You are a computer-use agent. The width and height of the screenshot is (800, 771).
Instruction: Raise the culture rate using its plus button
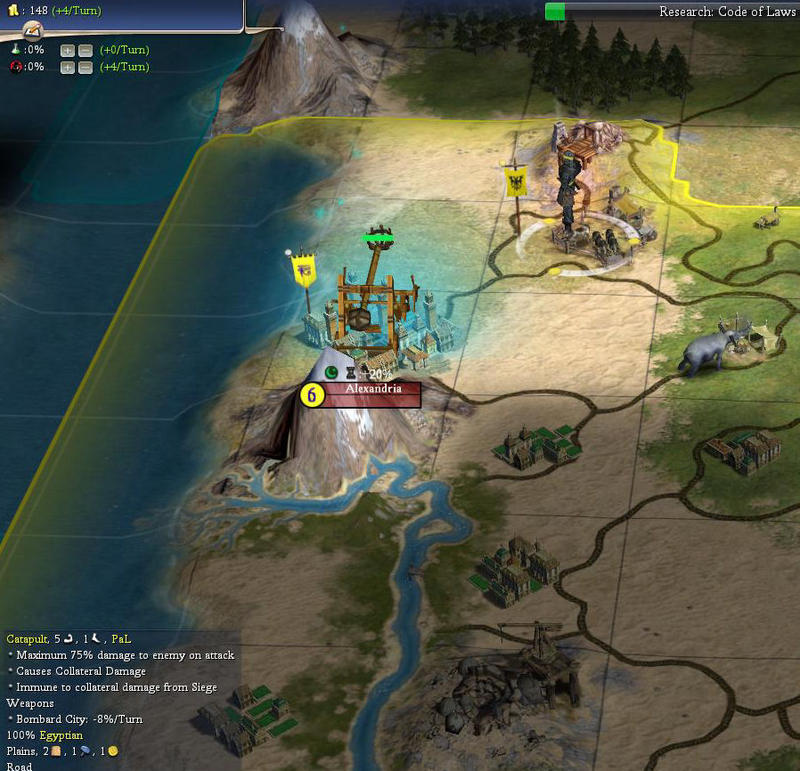pos(67,67)
